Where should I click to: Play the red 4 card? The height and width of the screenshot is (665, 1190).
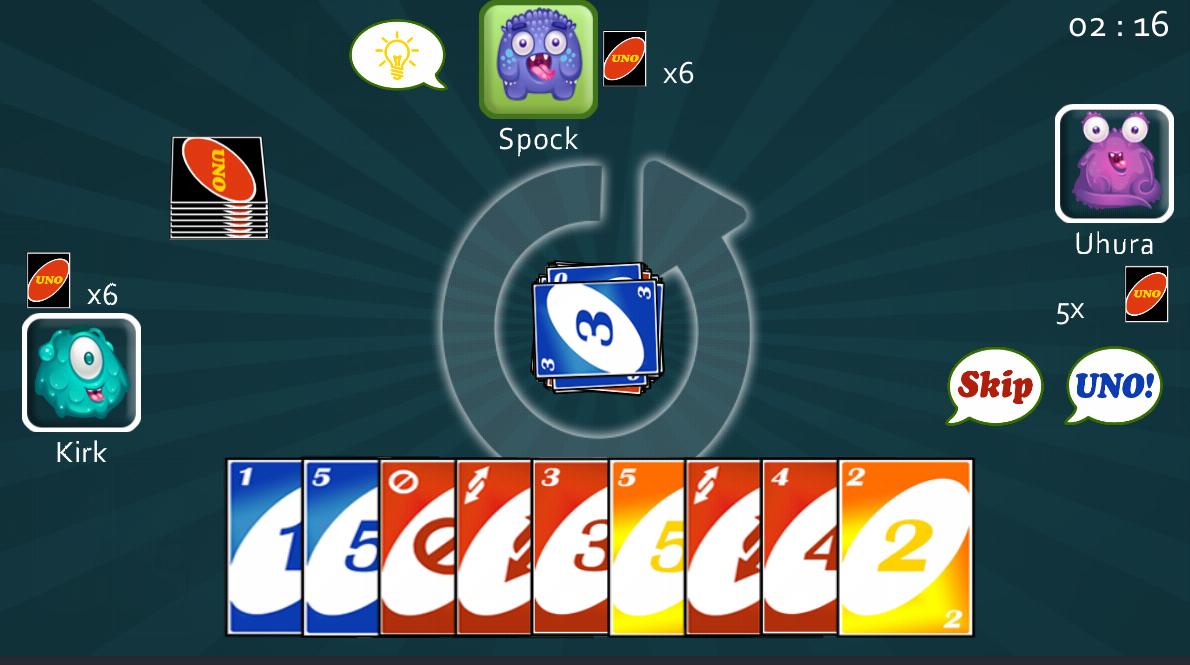800,545
